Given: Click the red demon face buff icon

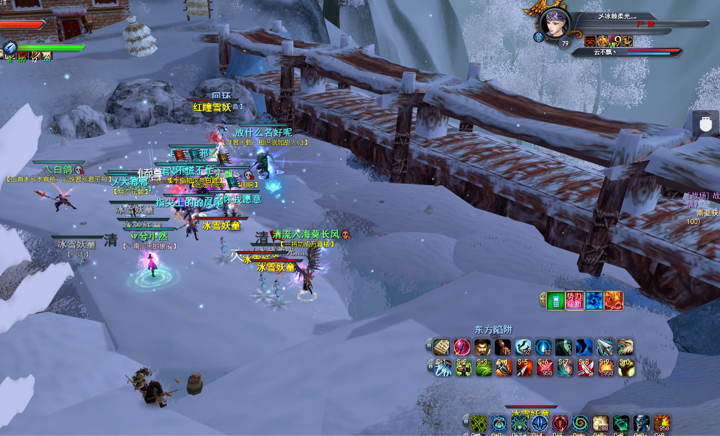Looking at the screenshot, I should tap(591, 42).
